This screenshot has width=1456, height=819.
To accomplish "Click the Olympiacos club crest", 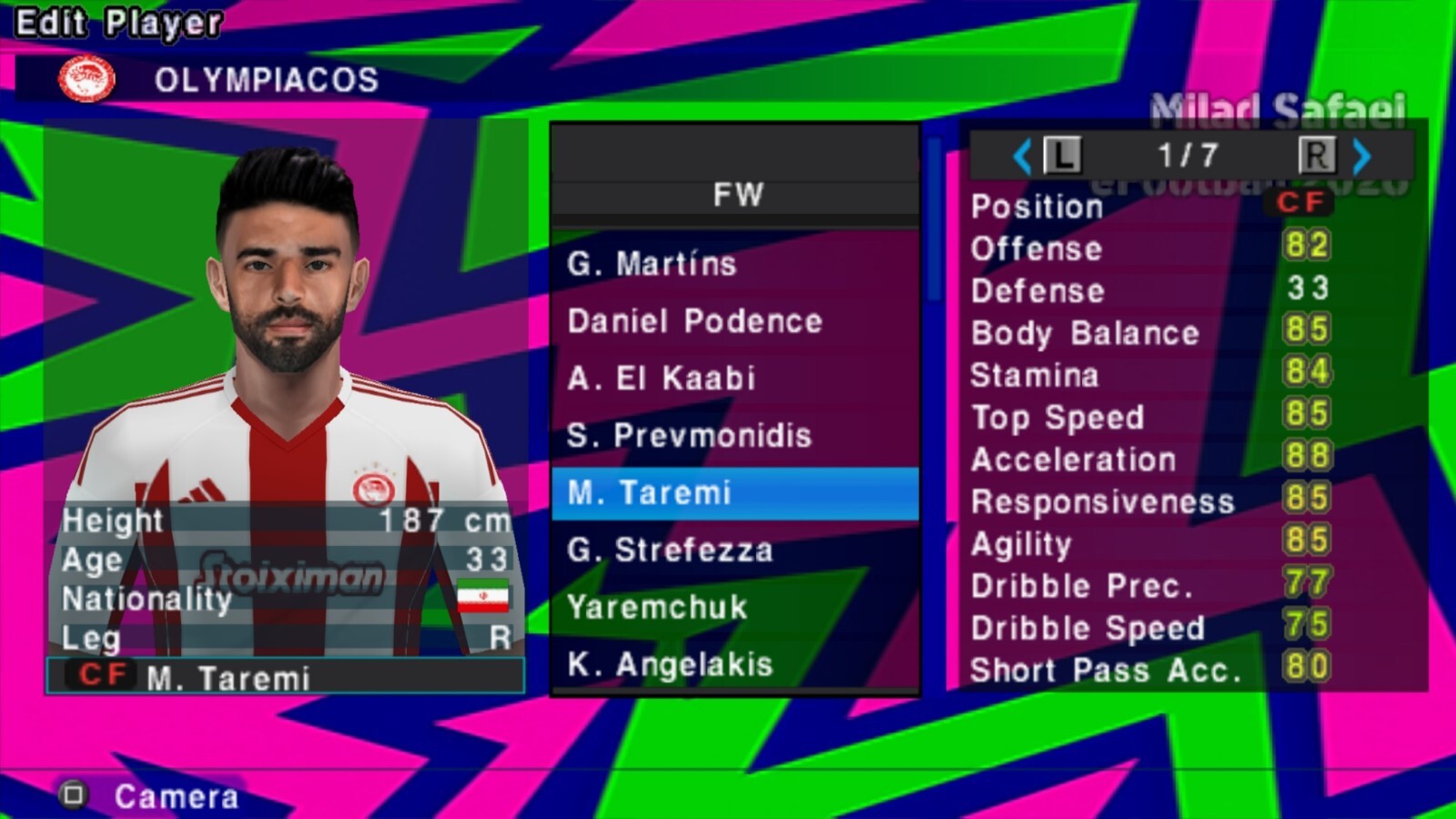I will (86, 81).
